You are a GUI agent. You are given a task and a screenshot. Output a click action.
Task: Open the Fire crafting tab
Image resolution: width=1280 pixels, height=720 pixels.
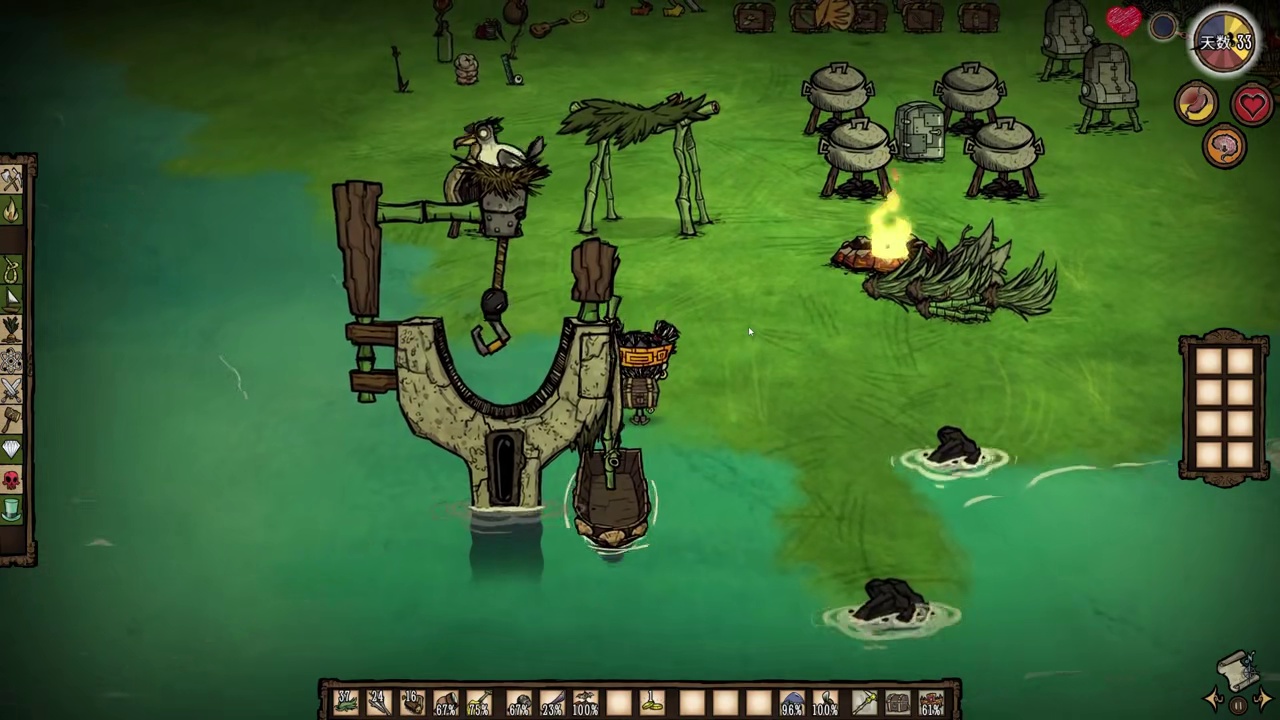(12, 211)
